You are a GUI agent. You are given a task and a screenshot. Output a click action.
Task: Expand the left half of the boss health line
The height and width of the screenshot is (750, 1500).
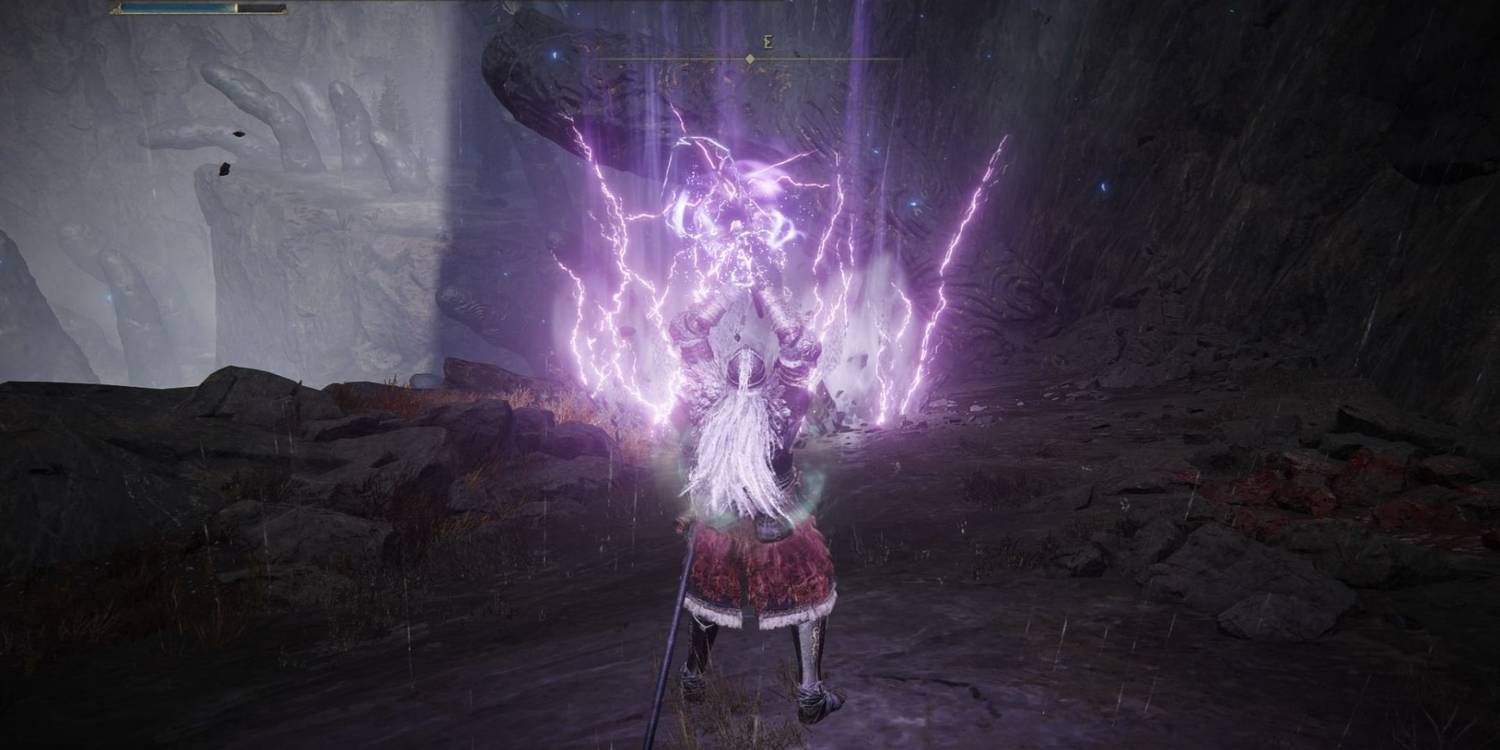[x=670, y=58]
